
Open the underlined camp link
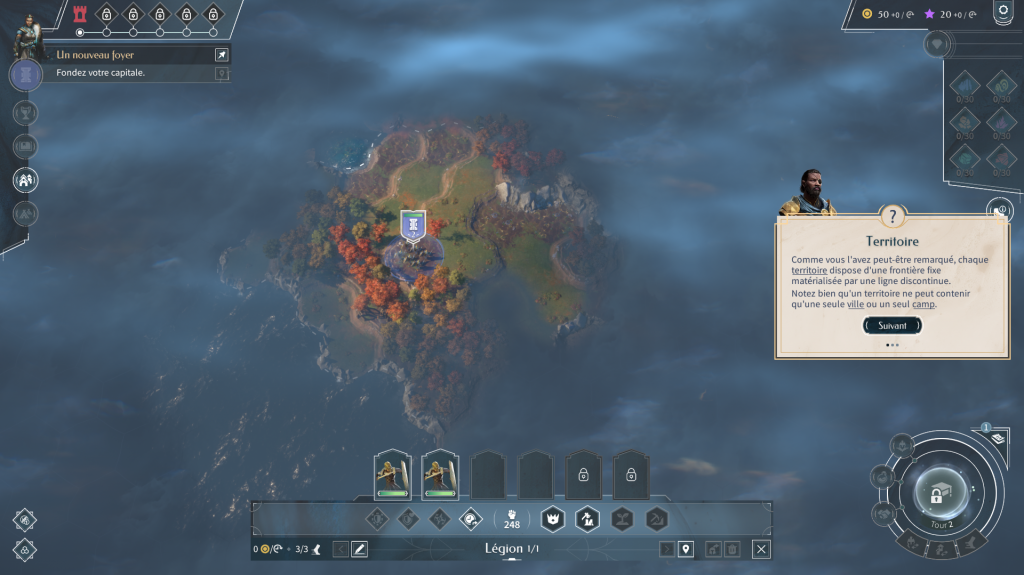(923, 304)
